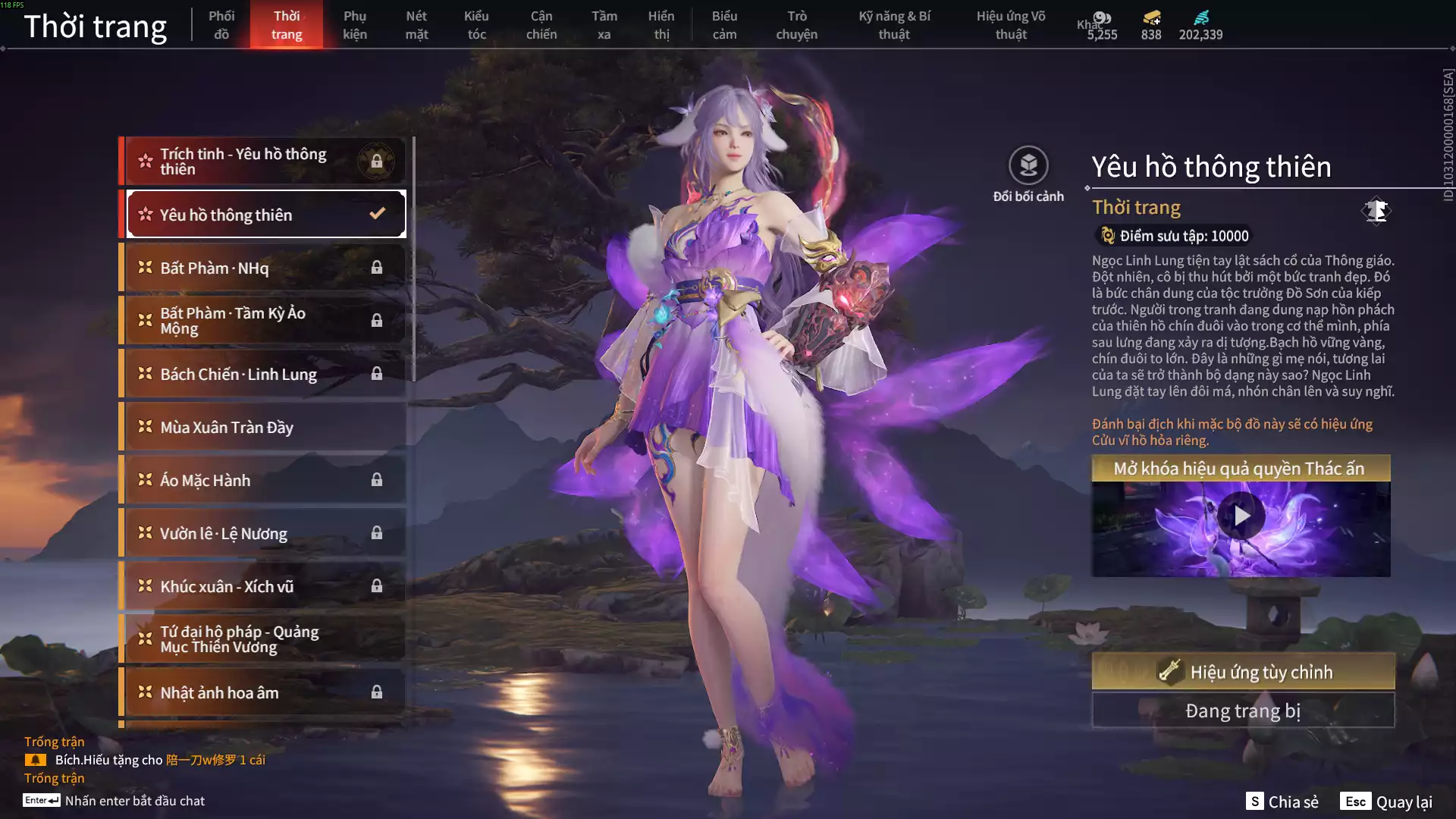The width and height of the screenshot is (1456, 819).
Task: Open the Cận chiến tab
Action: pyautogui.click(x=541, y=25)
